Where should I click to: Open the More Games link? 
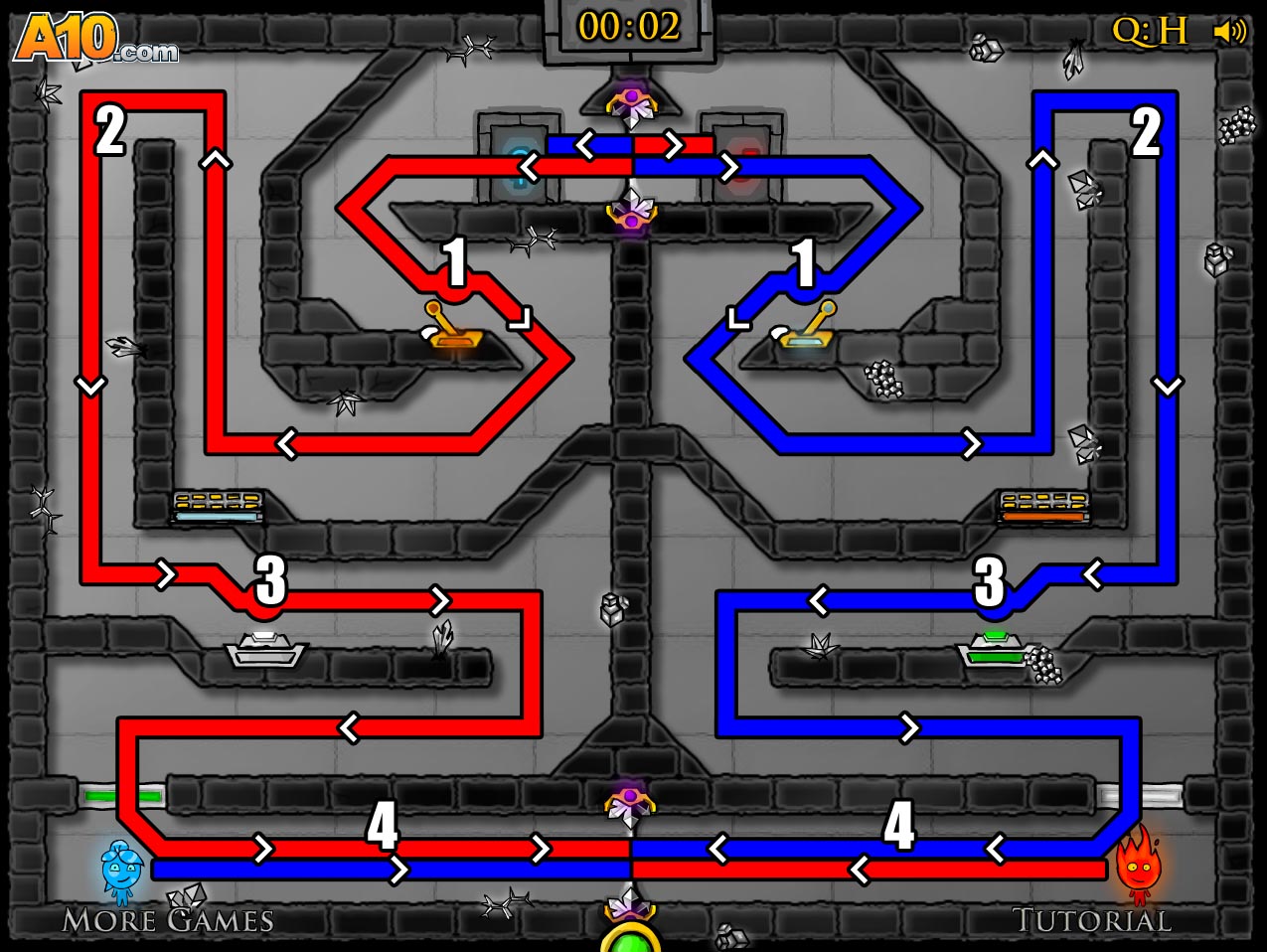(167, 920)
